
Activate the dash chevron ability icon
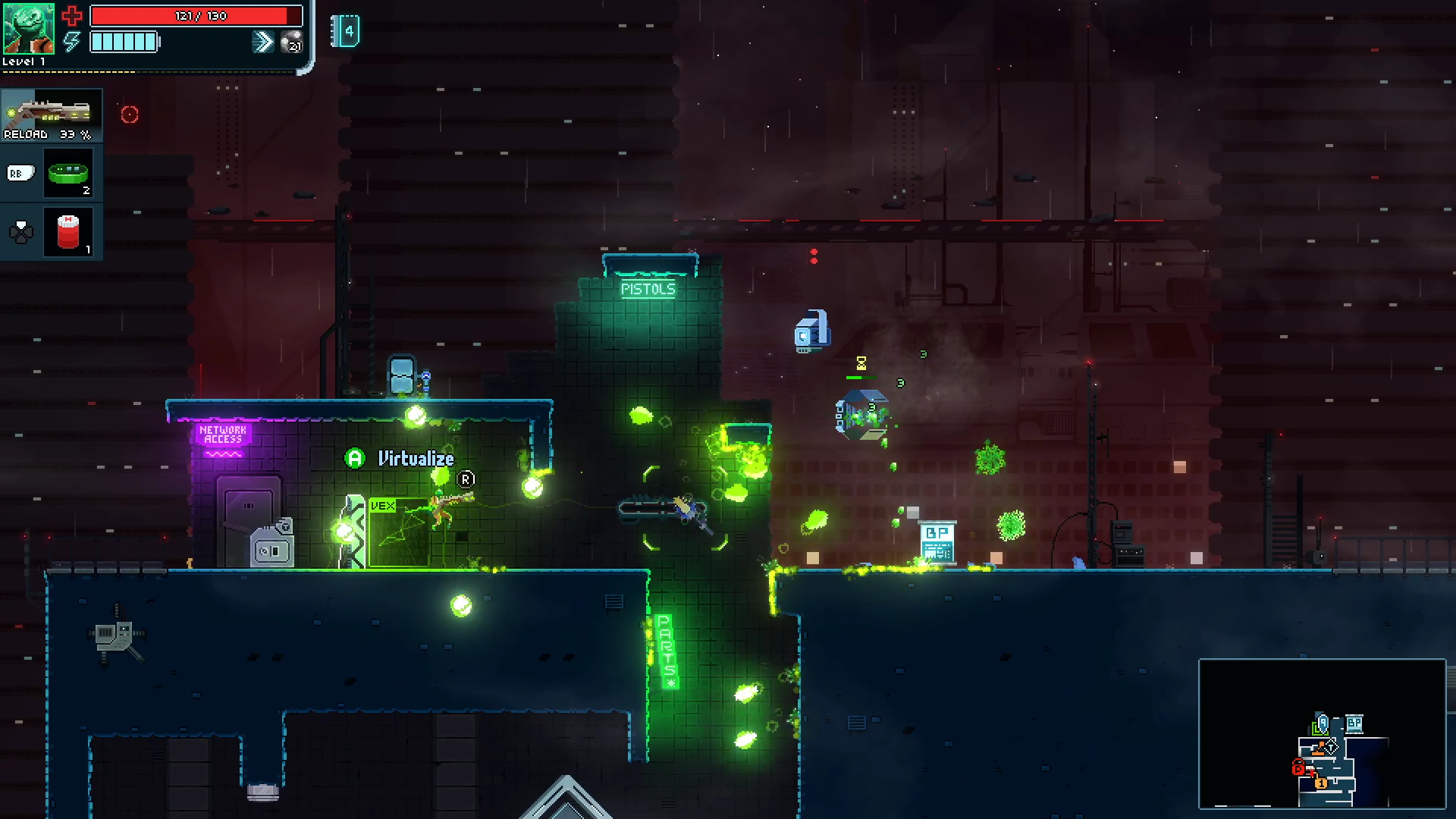pos(262,42)
